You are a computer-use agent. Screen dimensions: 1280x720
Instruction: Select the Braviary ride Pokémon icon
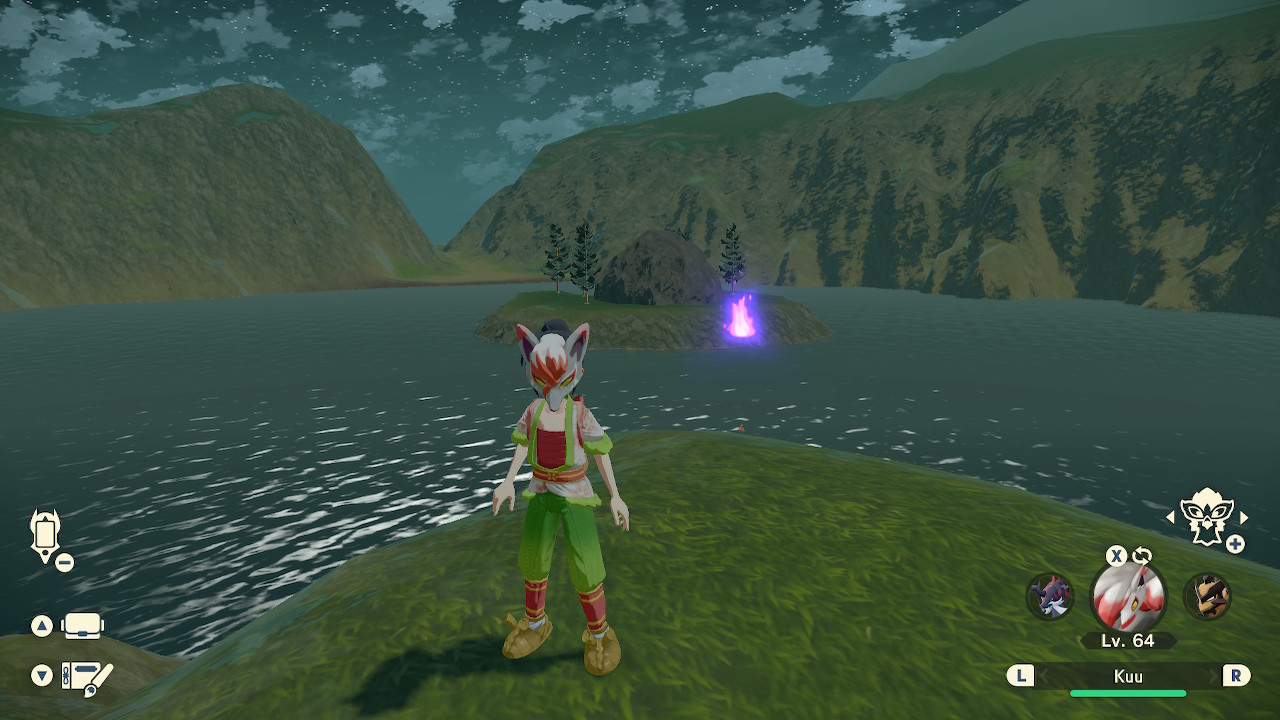pos(1206,516)
